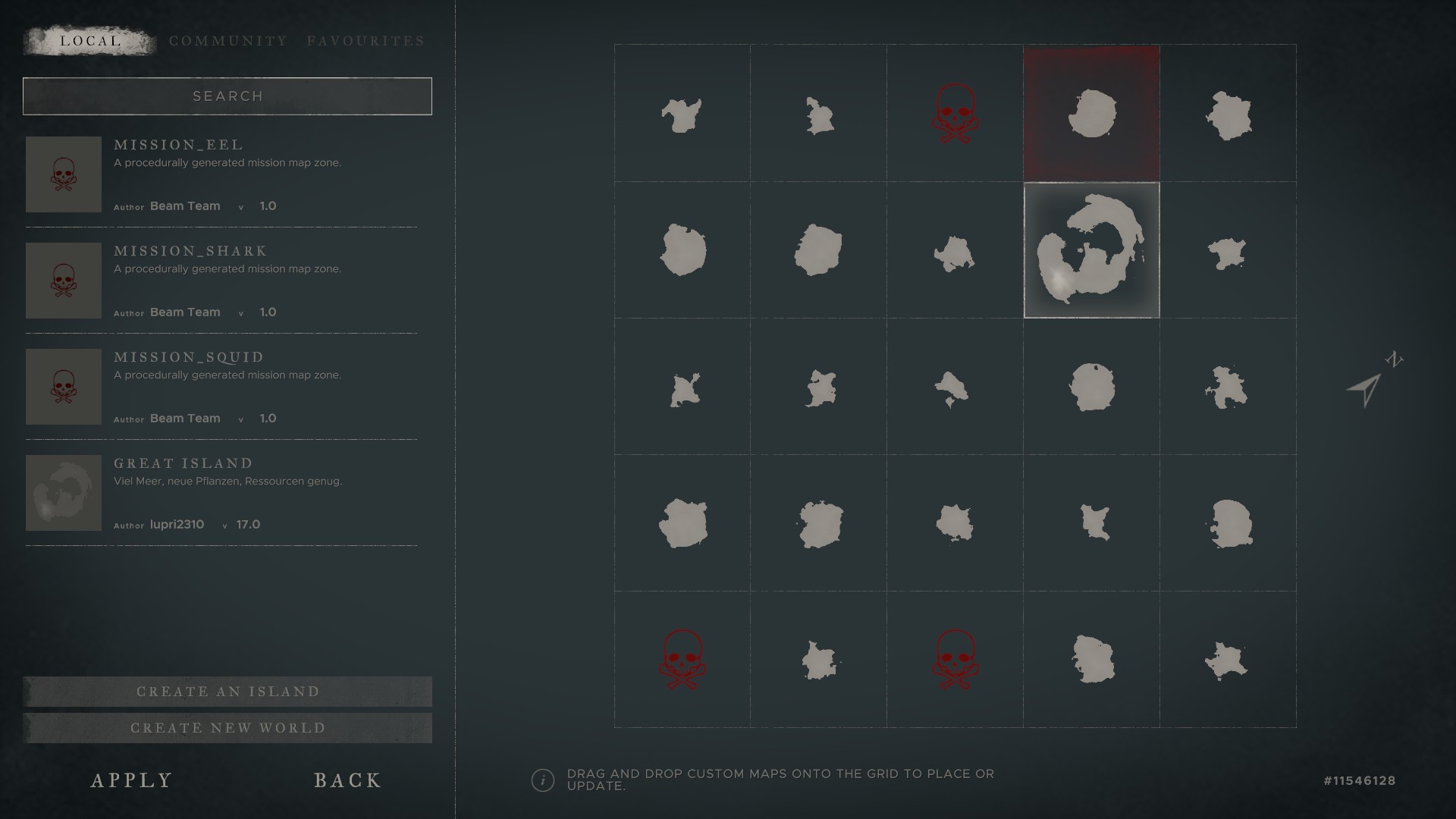1456x819 pixels.
Task: Click the red-highlighted island grid tile
Action: 1091,114
